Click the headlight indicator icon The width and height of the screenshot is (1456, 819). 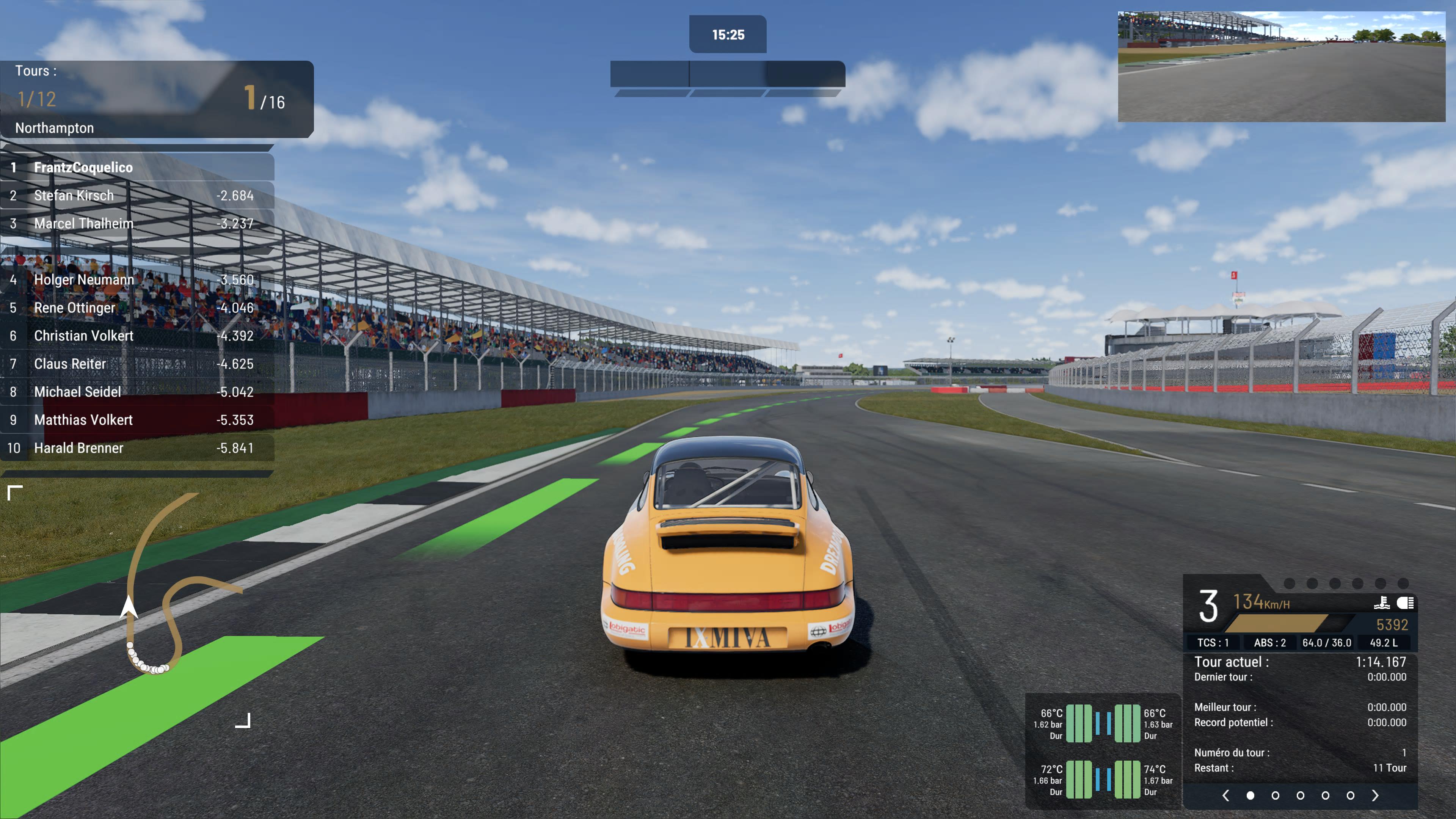coord(1405,603)
